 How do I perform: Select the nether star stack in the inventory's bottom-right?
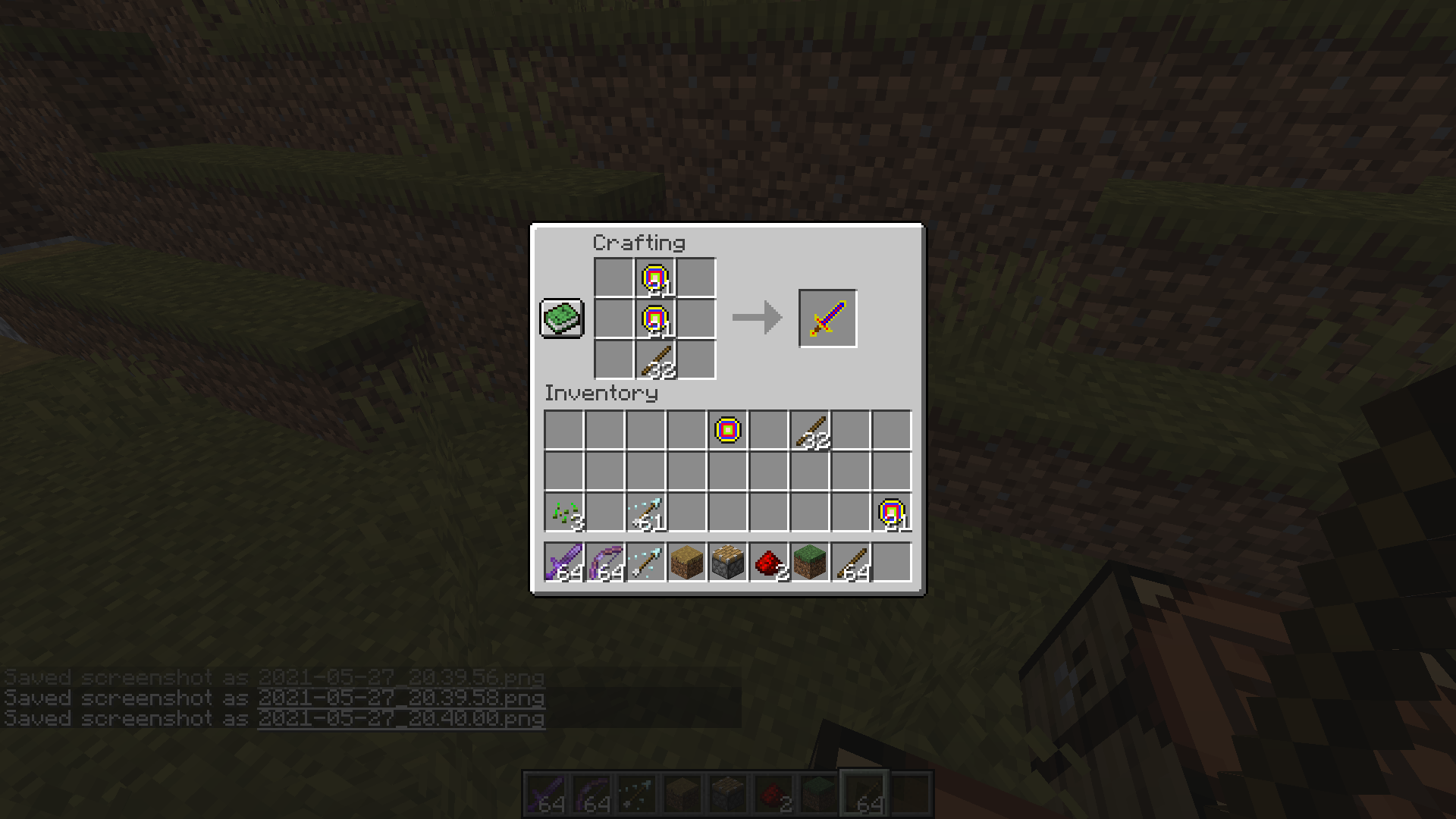pos(891,512)
